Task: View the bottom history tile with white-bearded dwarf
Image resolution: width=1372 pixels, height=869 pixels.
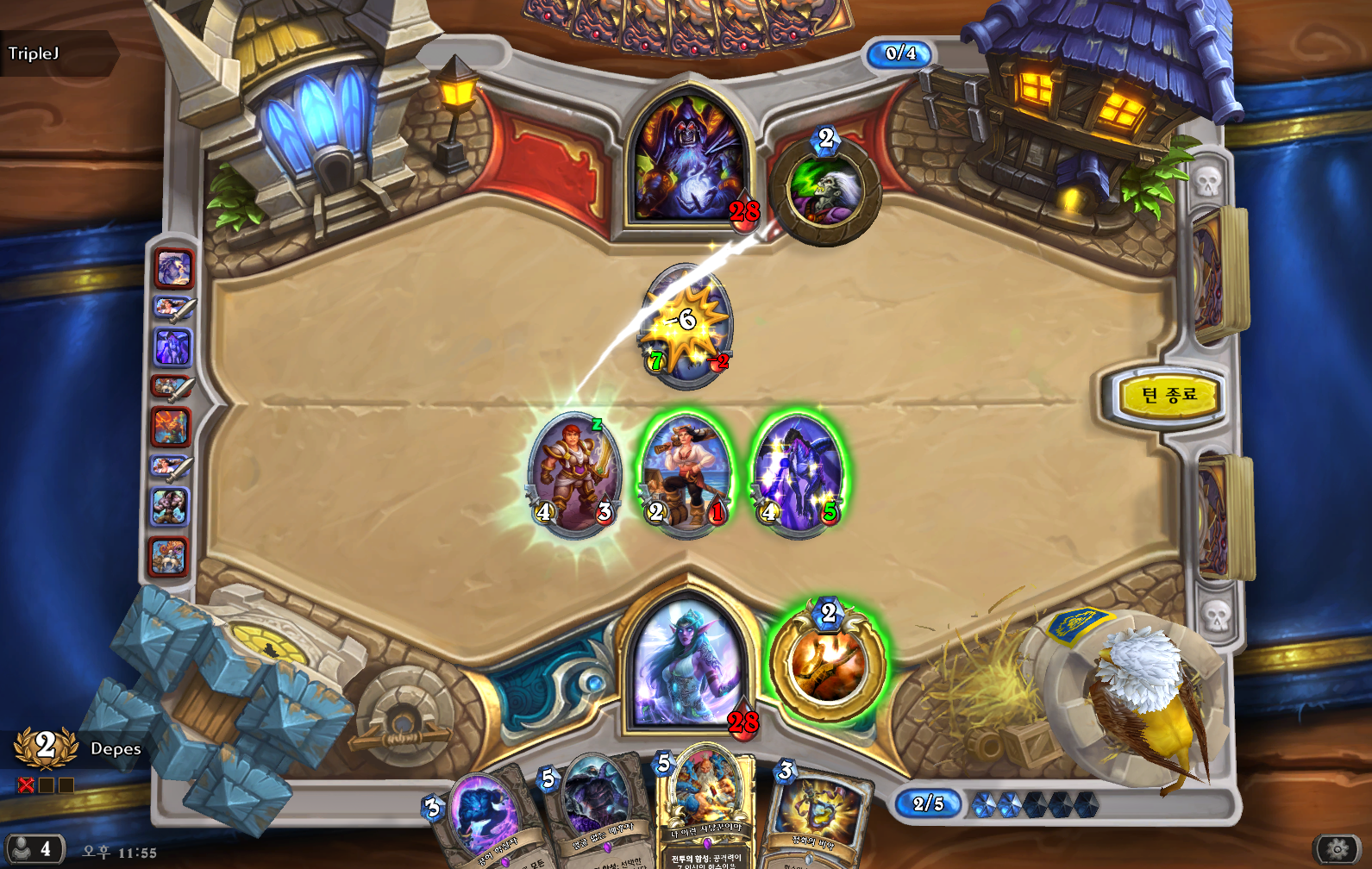Action: (x=169, y=557)
